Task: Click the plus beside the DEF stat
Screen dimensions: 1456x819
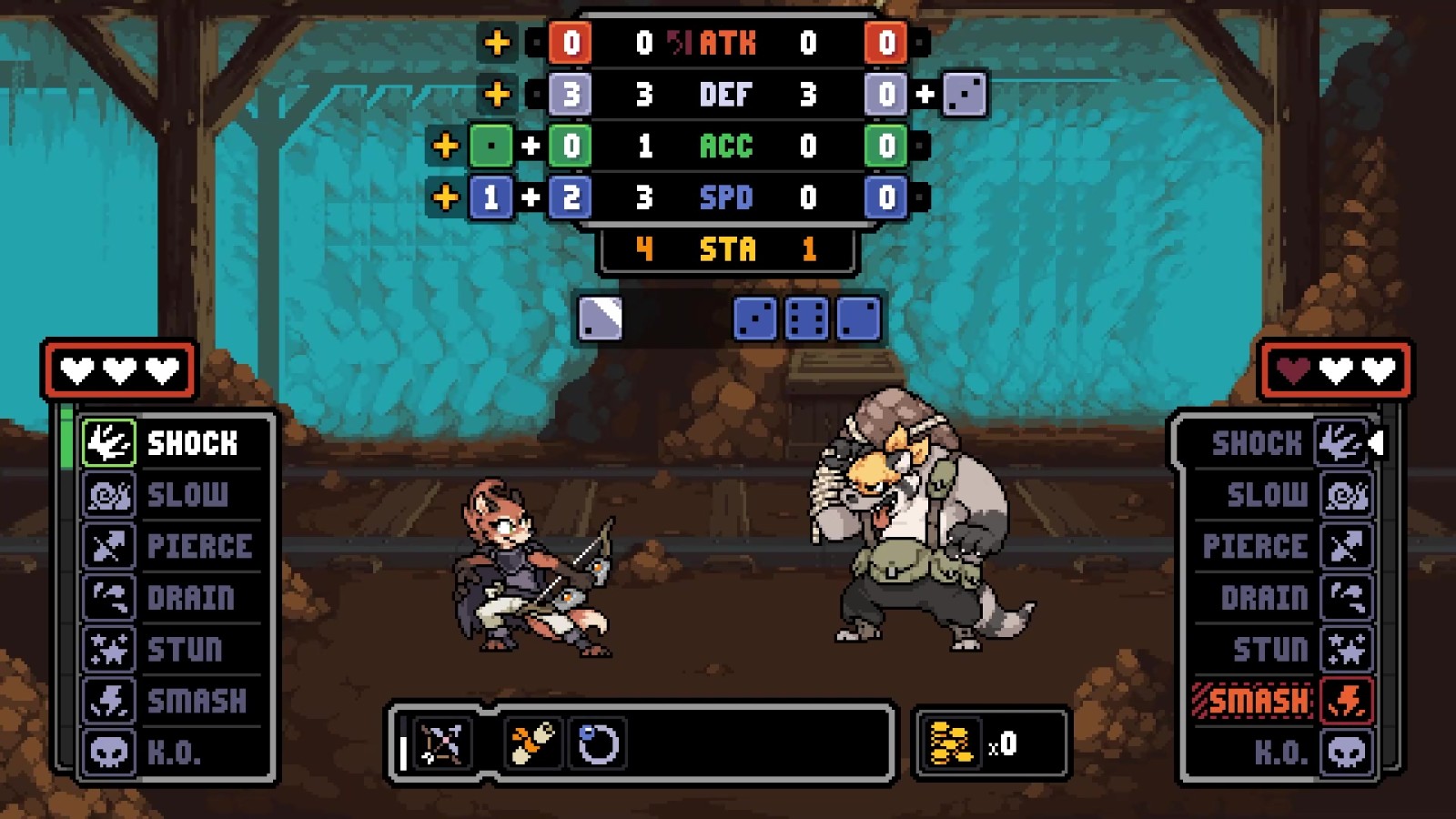Action: coord(497,94)
